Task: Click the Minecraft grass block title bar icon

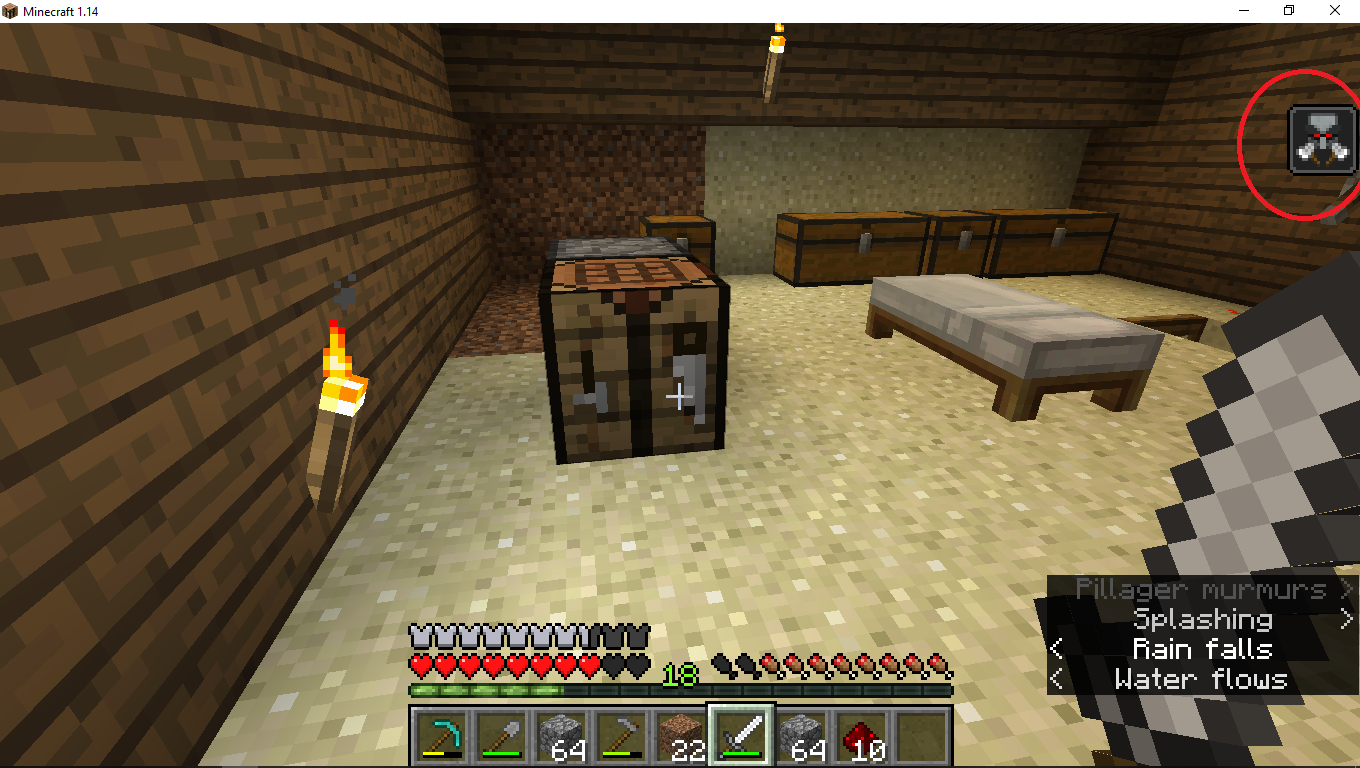Action: (11, 10)
